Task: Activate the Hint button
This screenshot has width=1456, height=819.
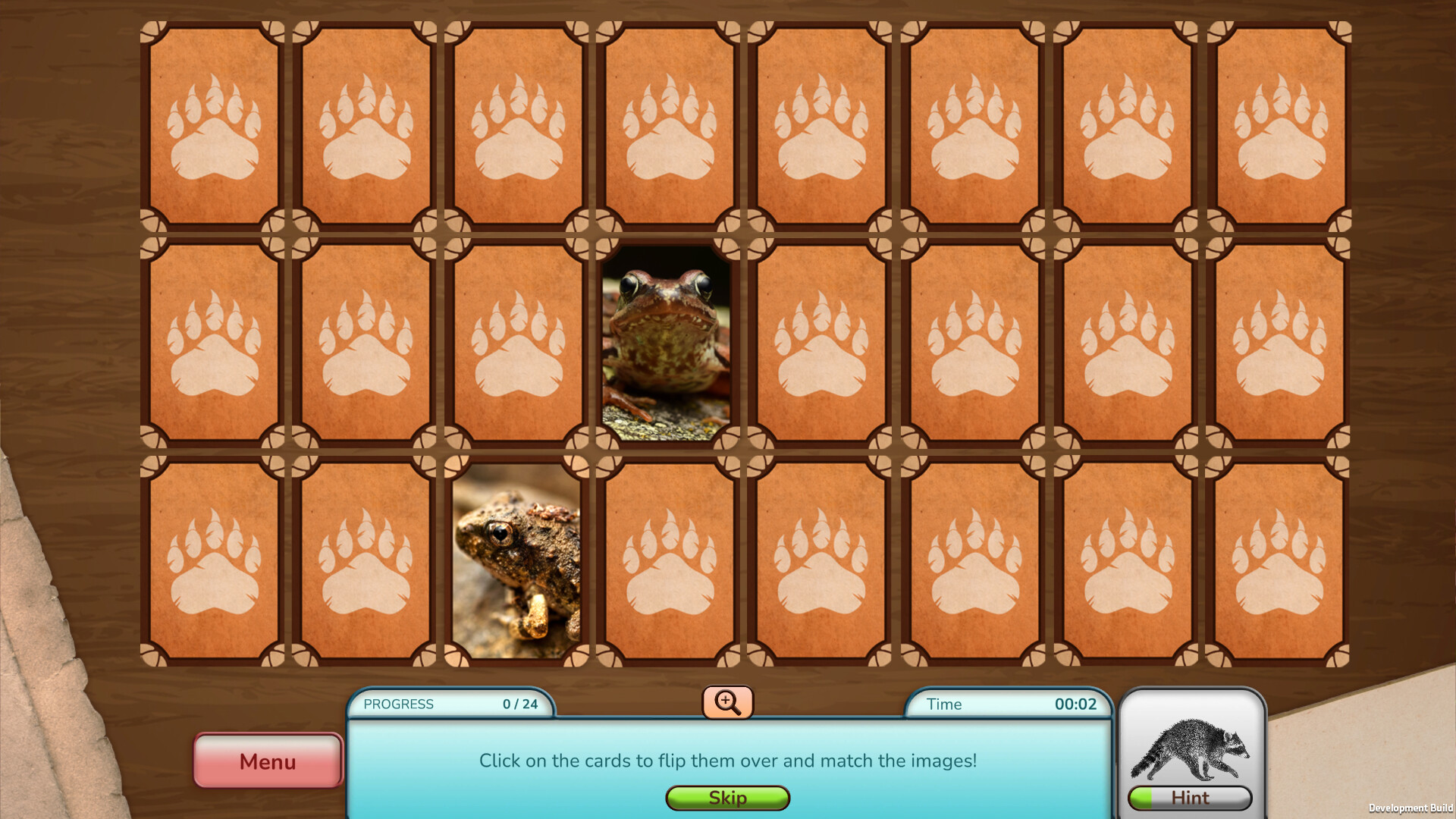Action: coord(1191,798)
